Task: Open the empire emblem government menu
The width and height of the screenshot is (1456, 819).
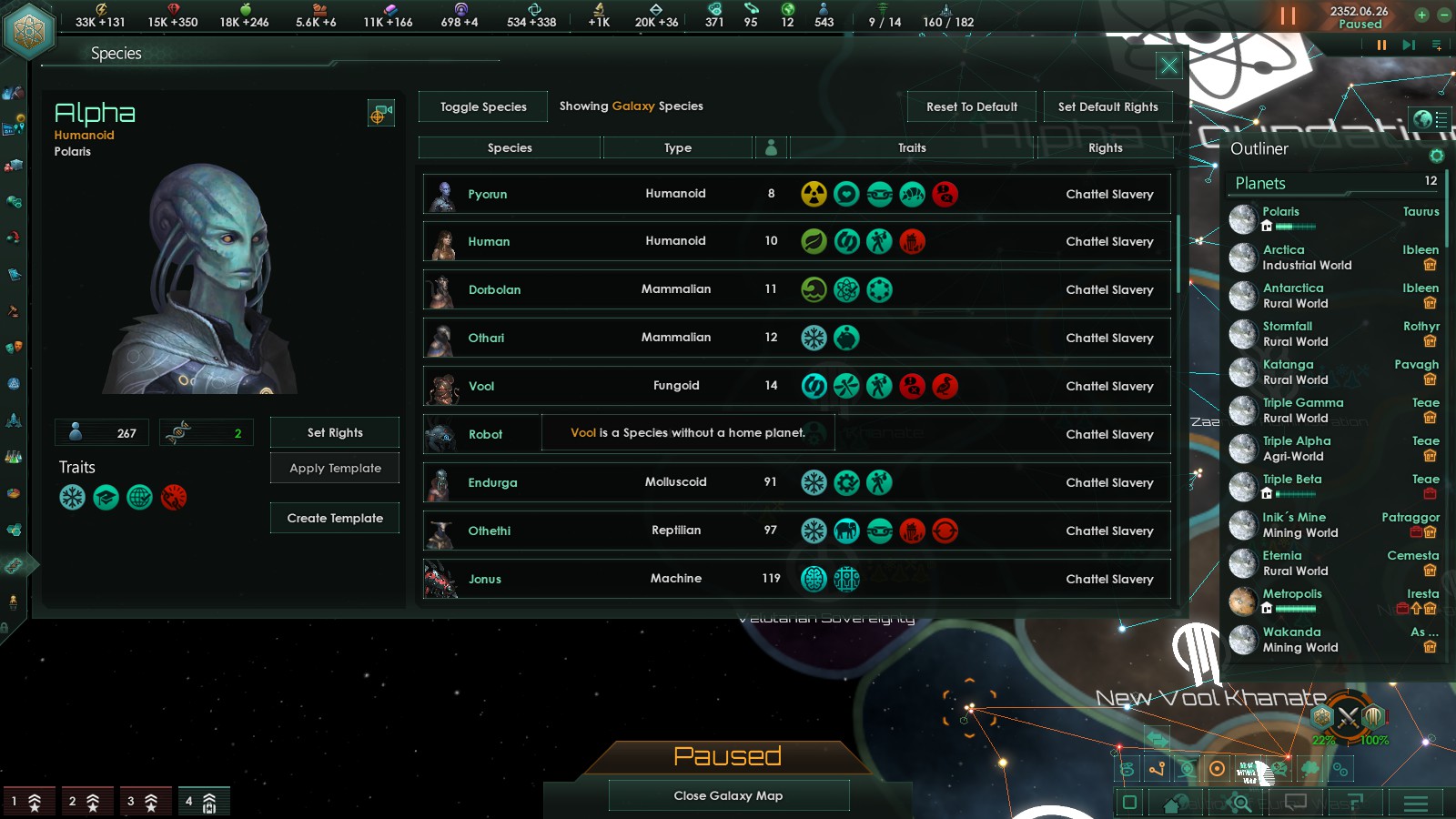Action: click(29, 31)
